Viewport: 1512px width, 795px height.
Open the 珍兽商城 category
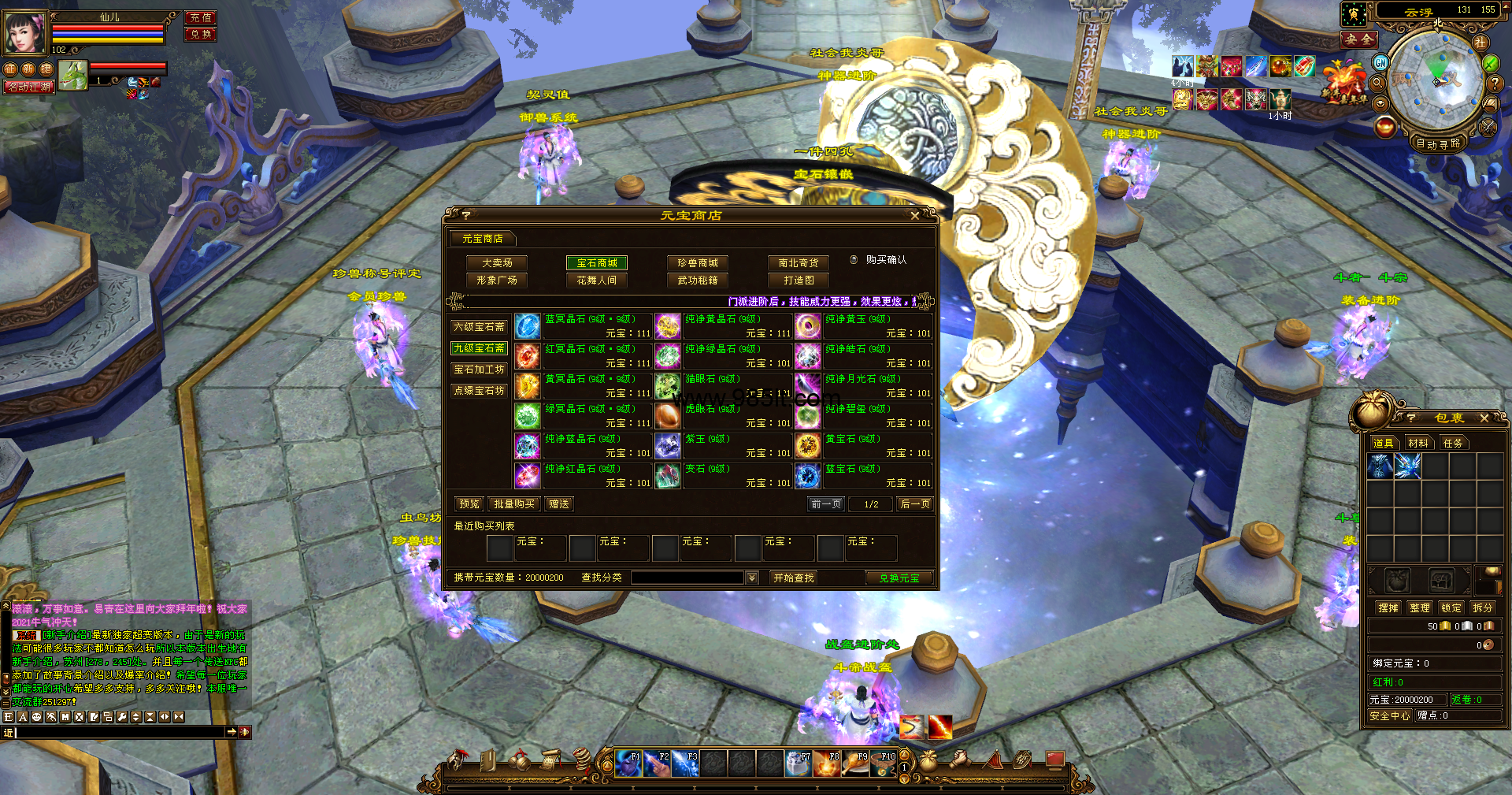pos(698,263)
